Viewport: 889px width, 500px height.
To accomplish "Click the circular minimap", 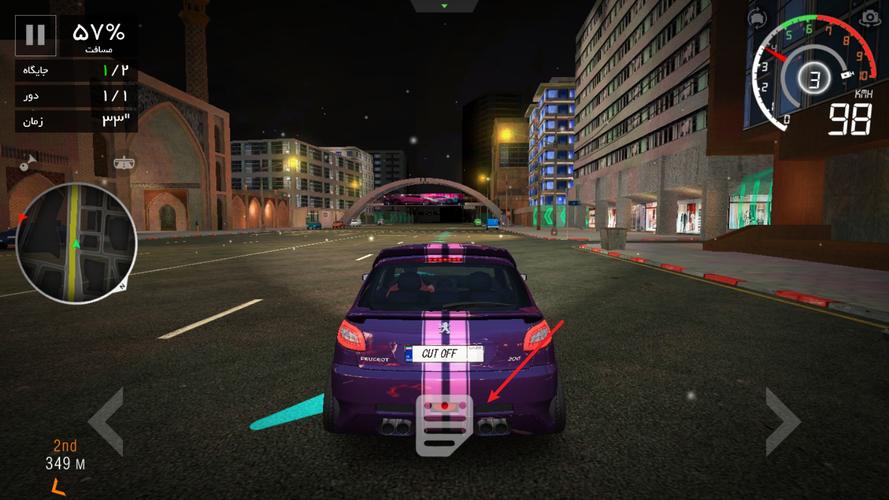I will [76, 243].
